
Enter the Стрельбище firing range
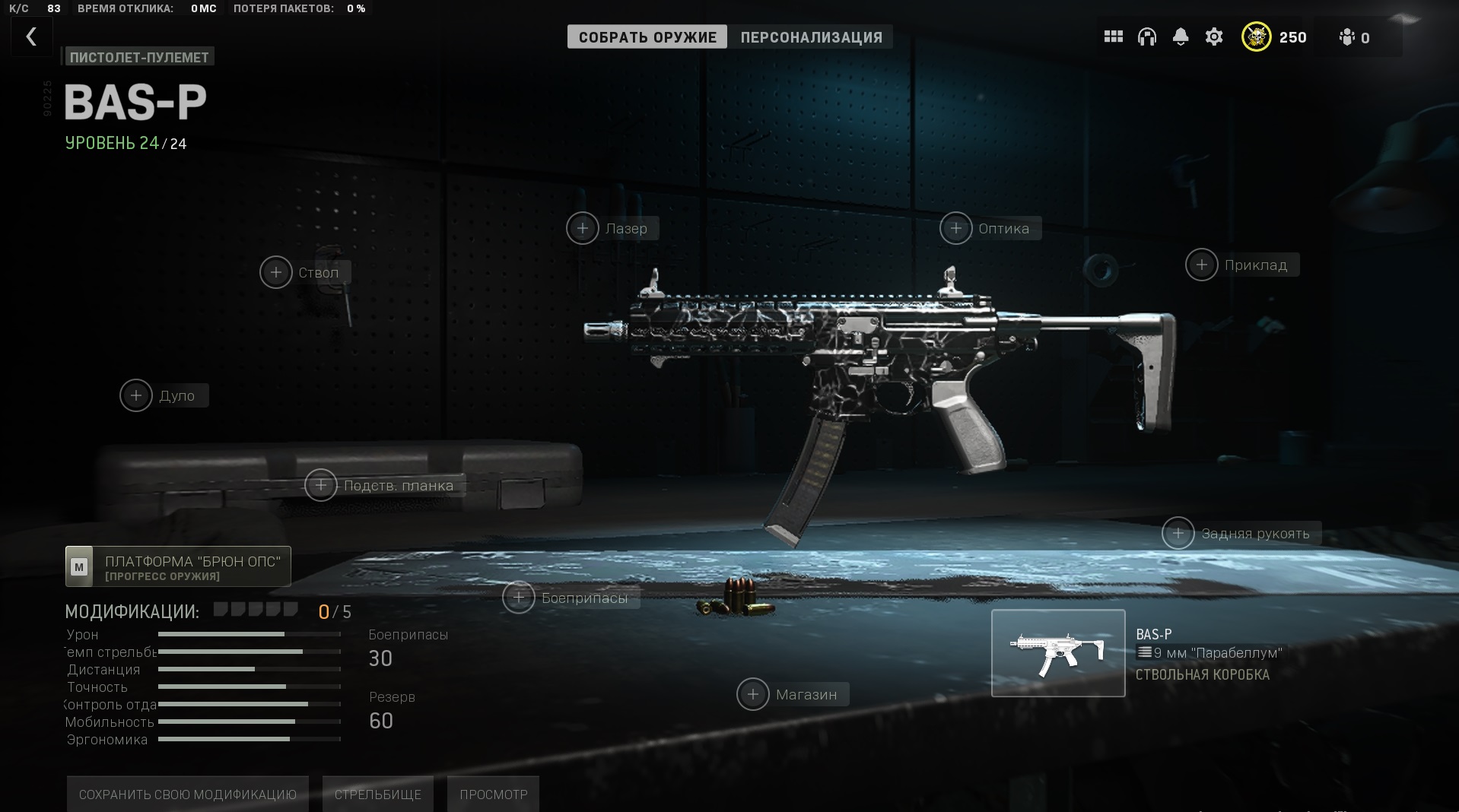click(377, 794)
